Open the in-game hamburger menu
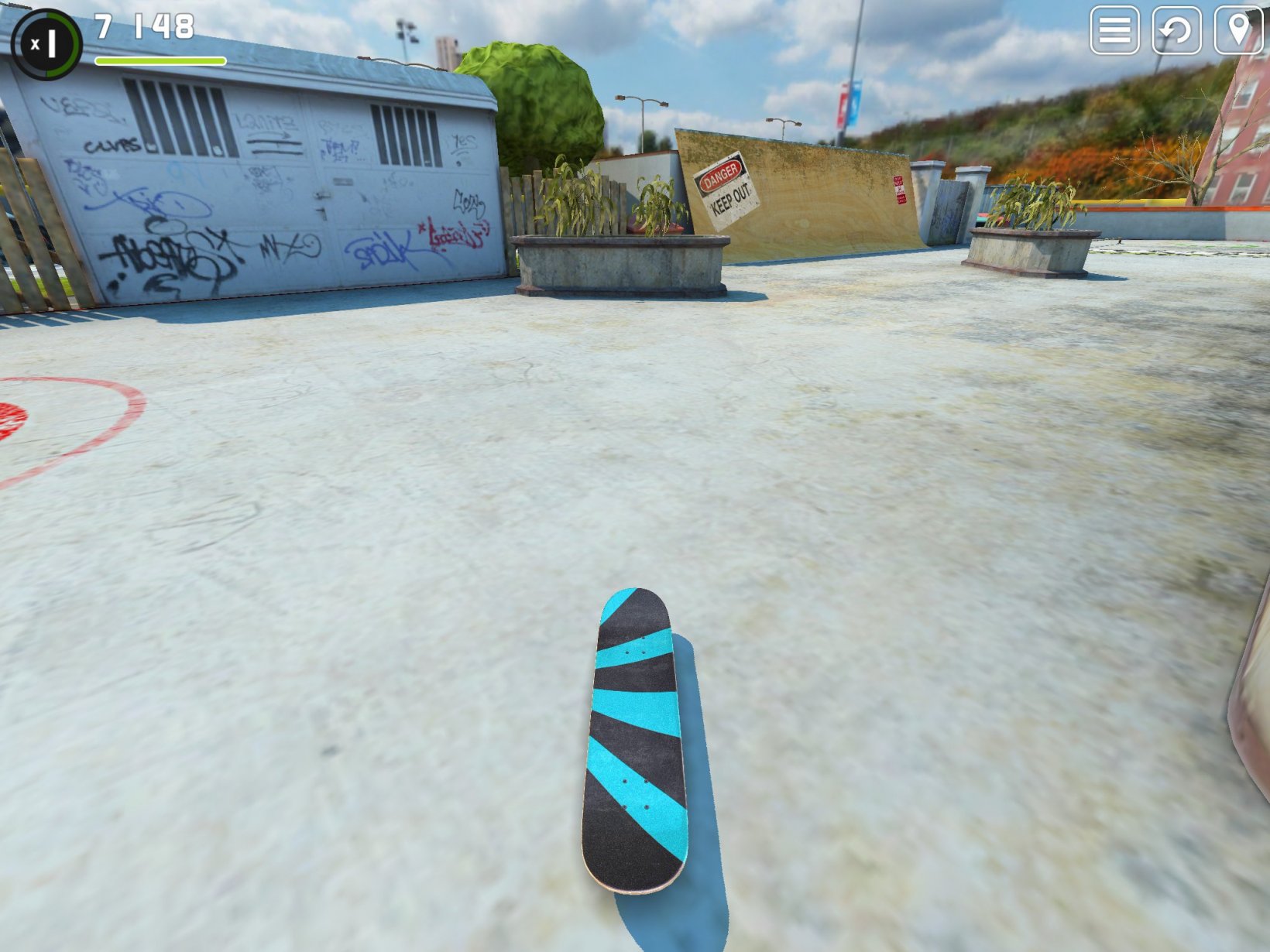Screen dimensions: 1270x952 [x=1114, y=32]
